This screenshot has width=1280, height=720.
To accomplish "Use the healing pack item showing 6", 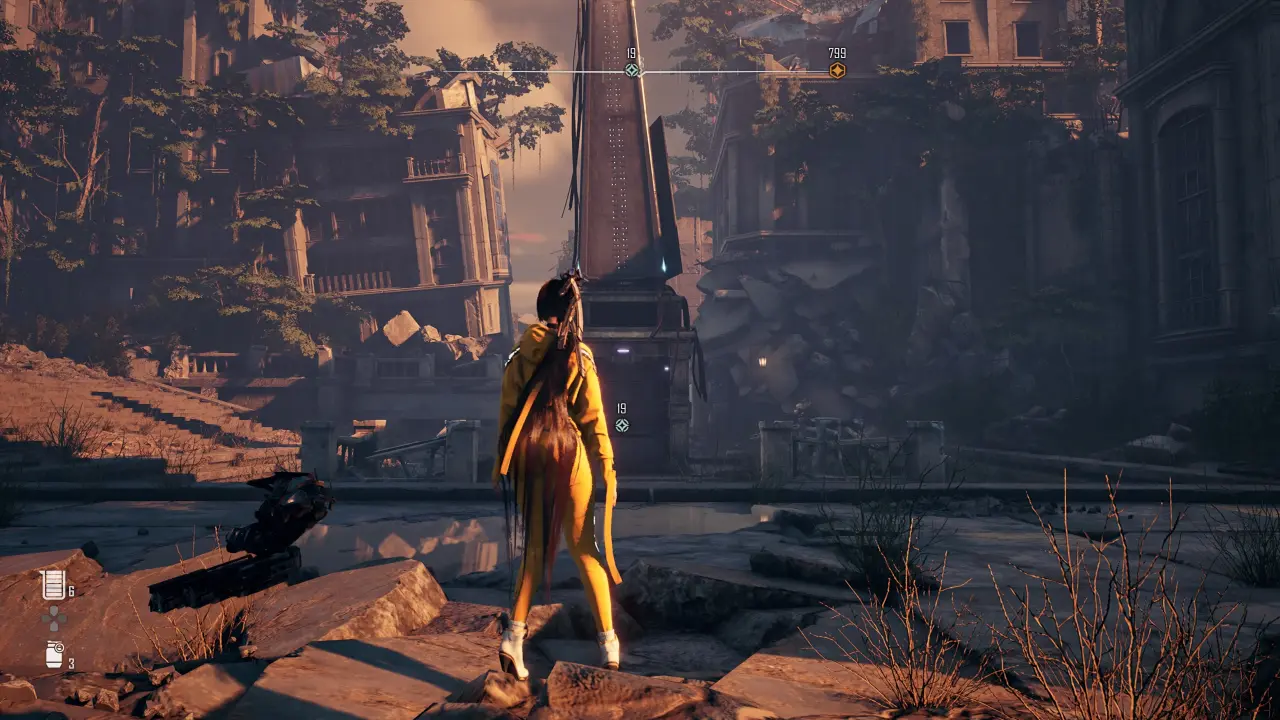I will tap(54, 585).
